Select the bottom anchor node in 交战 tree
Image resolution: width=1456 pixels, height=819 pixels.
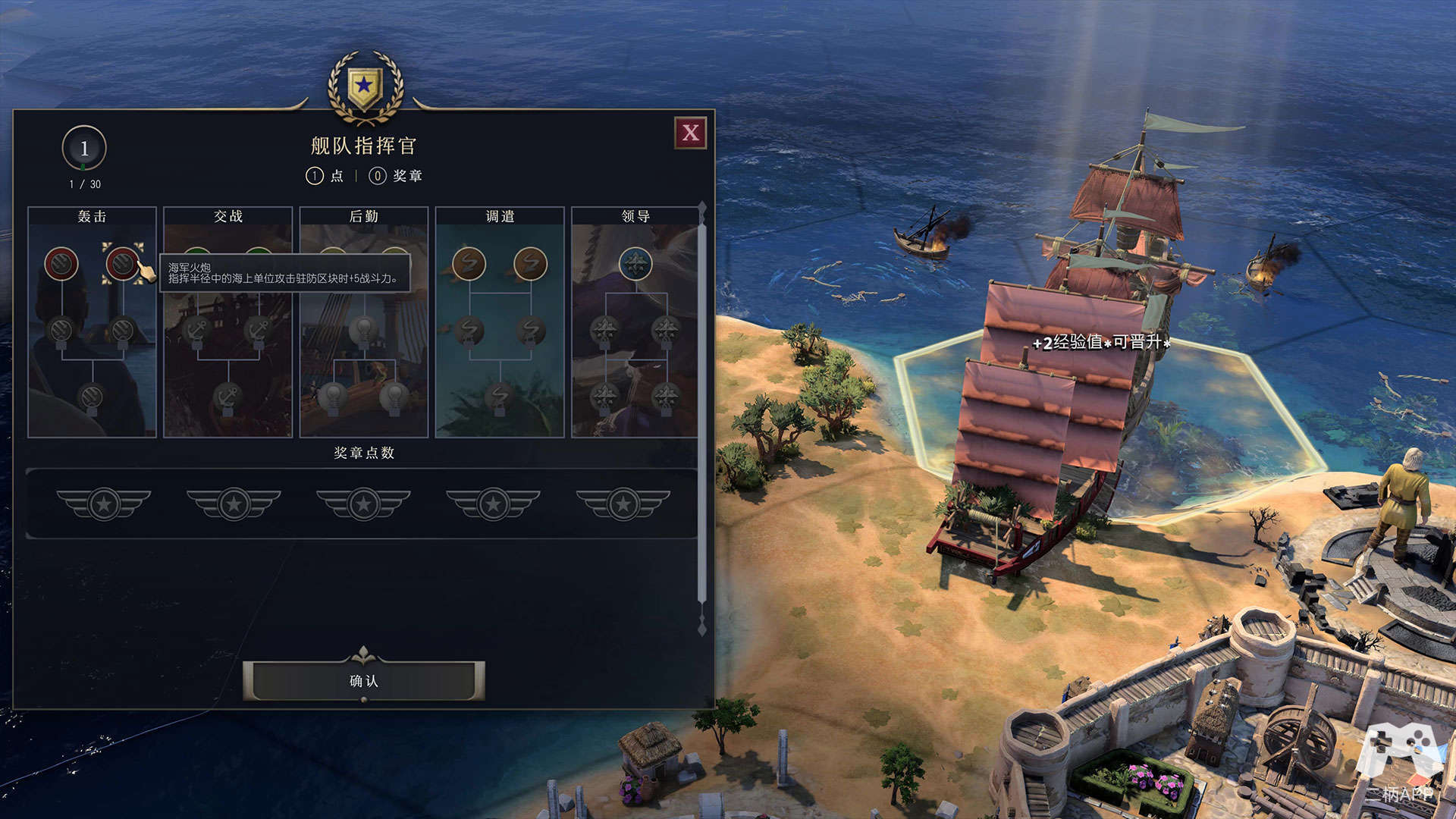point(227,396)
